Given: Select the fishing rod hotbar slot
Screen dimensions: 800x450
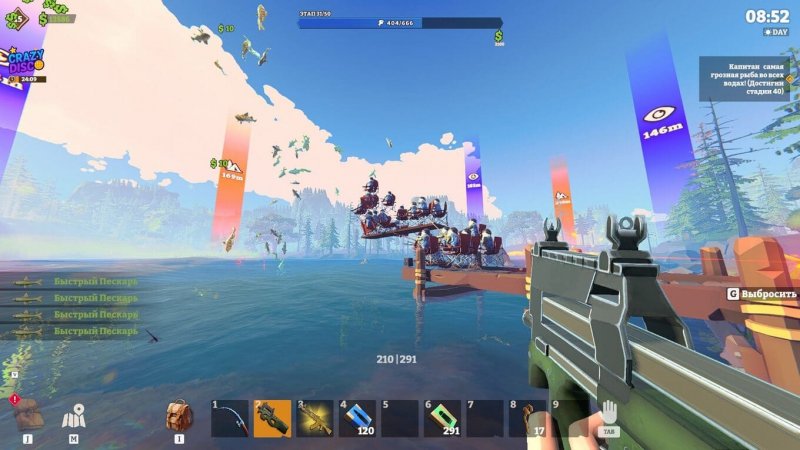Looking at the screenshot, I should click(x=229, y=419).
